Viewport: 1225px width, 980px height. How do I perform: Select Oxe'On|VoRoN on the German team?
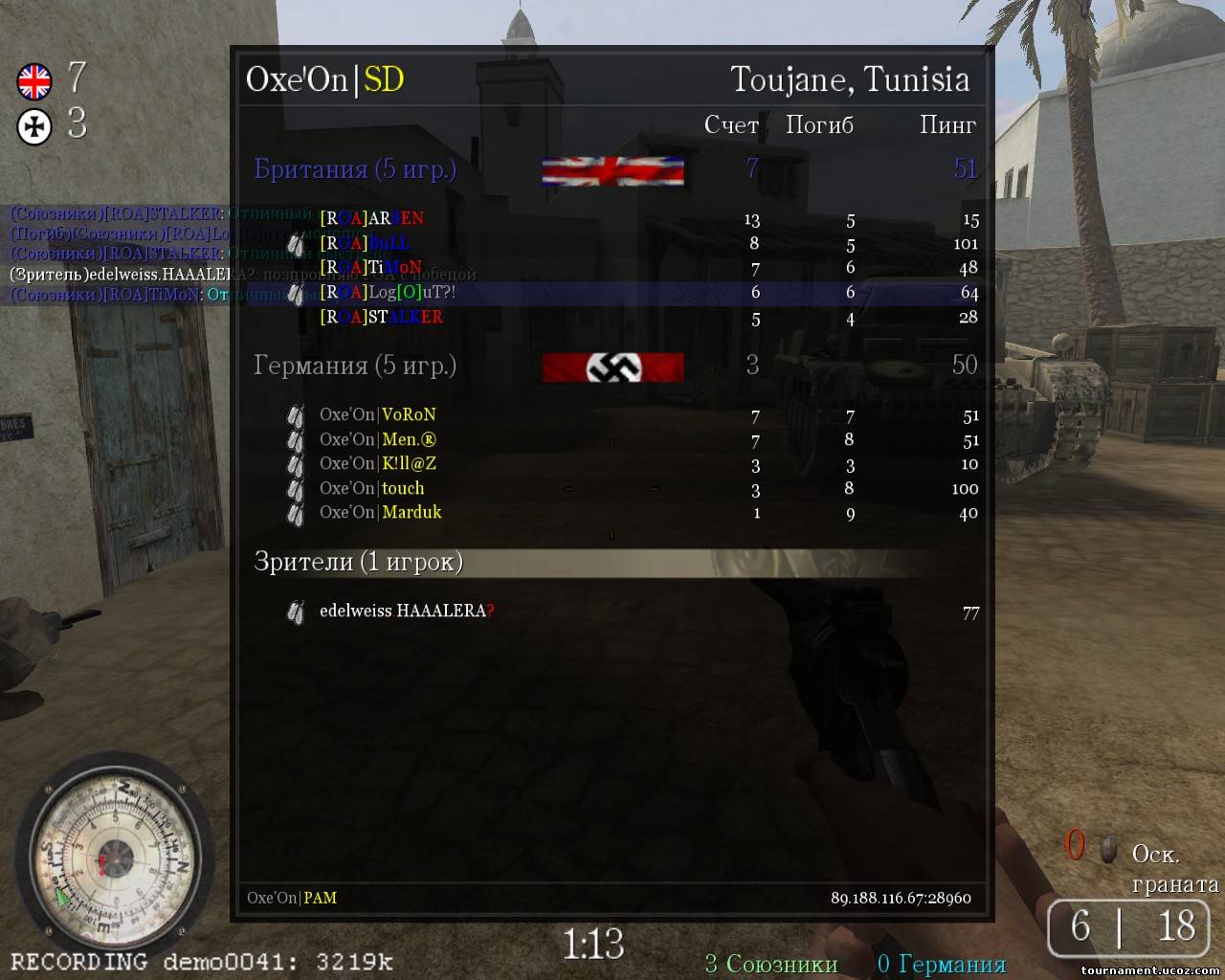click(x=377, y=415)
